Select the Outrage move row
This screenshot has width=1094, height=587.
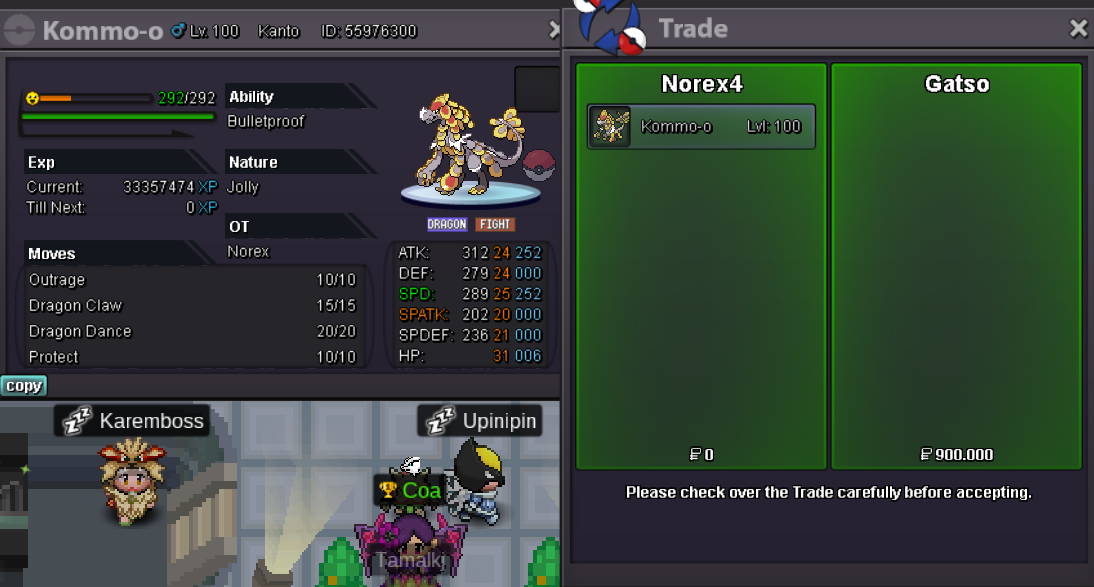coord(191,280)
